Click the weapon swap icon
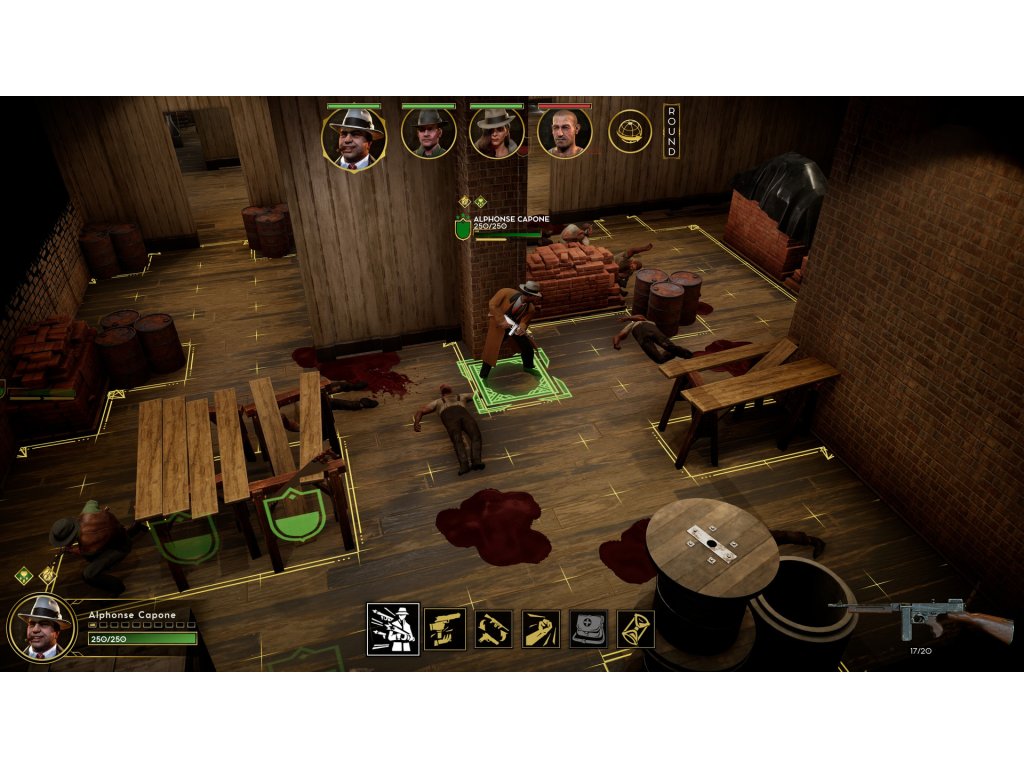Image resolution: width=1024 pixels, height=768 pixels. 493,629
